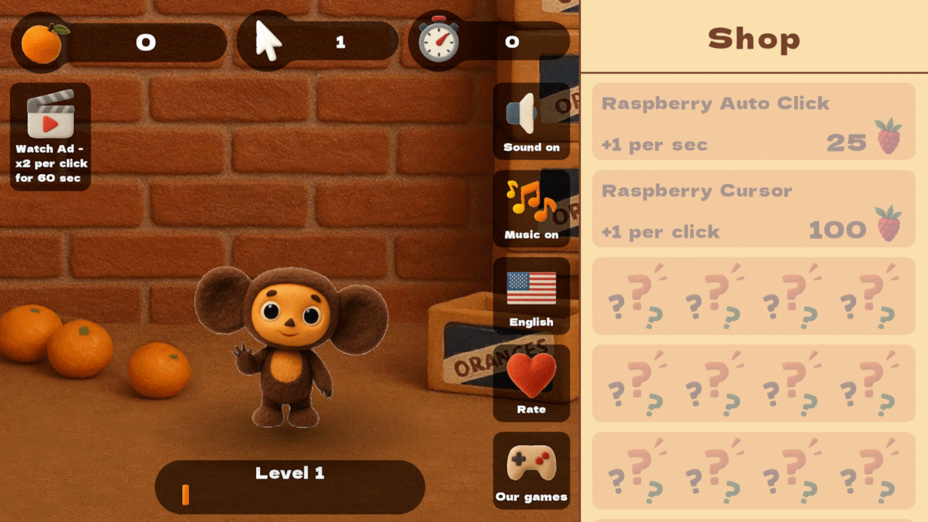The width and height of the screenshot is (928, 522).
Task: Change the English language flag setting
Action: (x=531, y=295)
